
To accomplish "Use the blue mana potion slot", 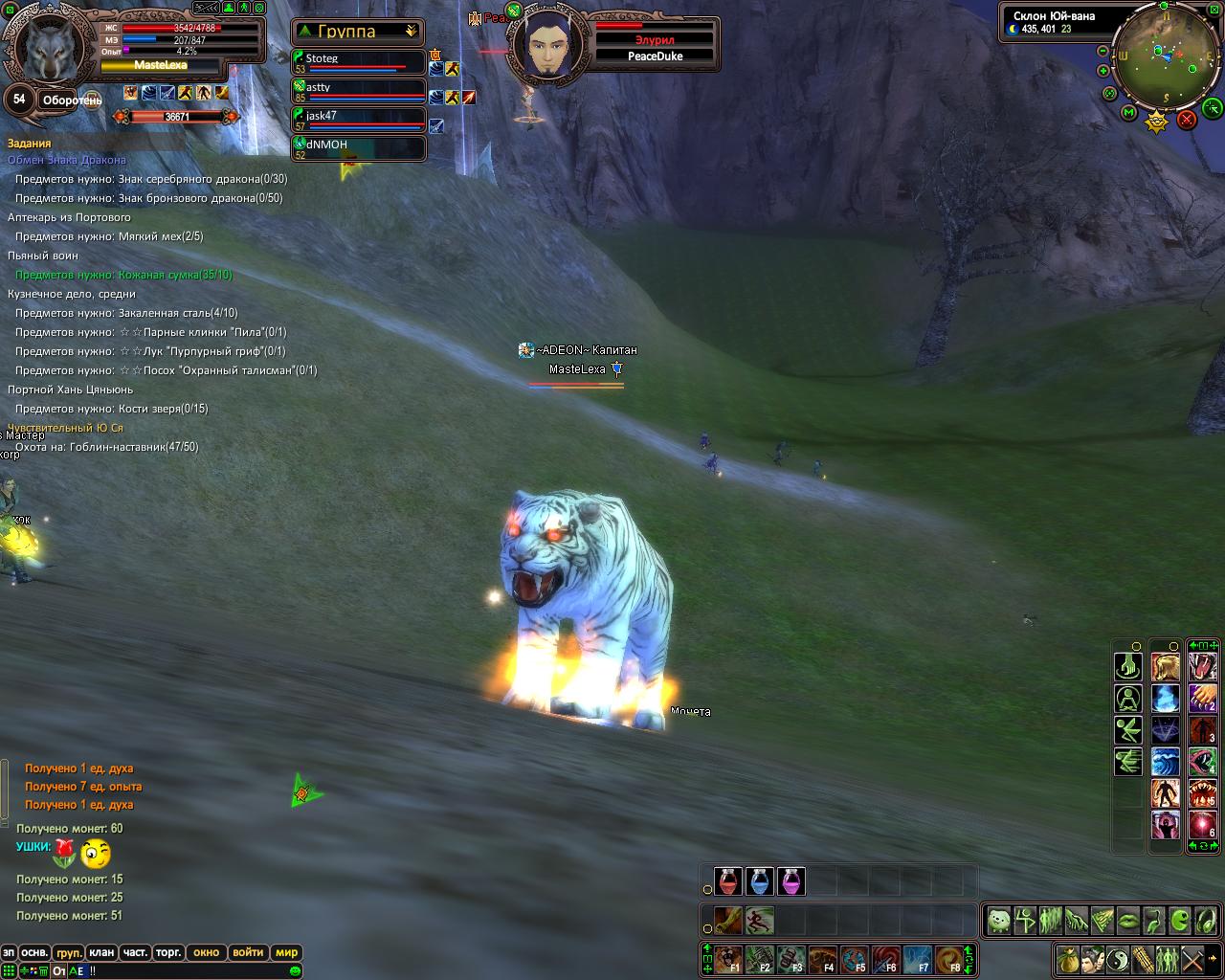I will (x=760, y=881).
